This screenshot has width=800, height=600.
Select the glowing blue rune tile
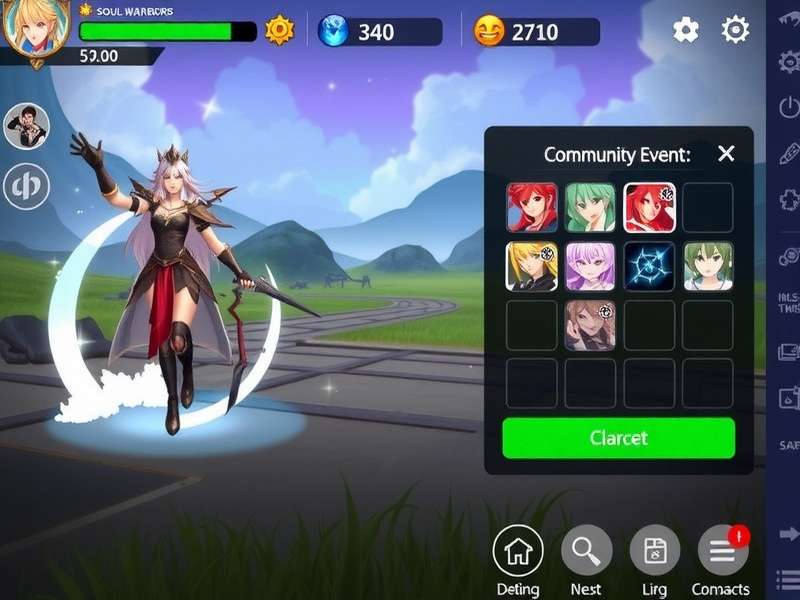(649, 267)
